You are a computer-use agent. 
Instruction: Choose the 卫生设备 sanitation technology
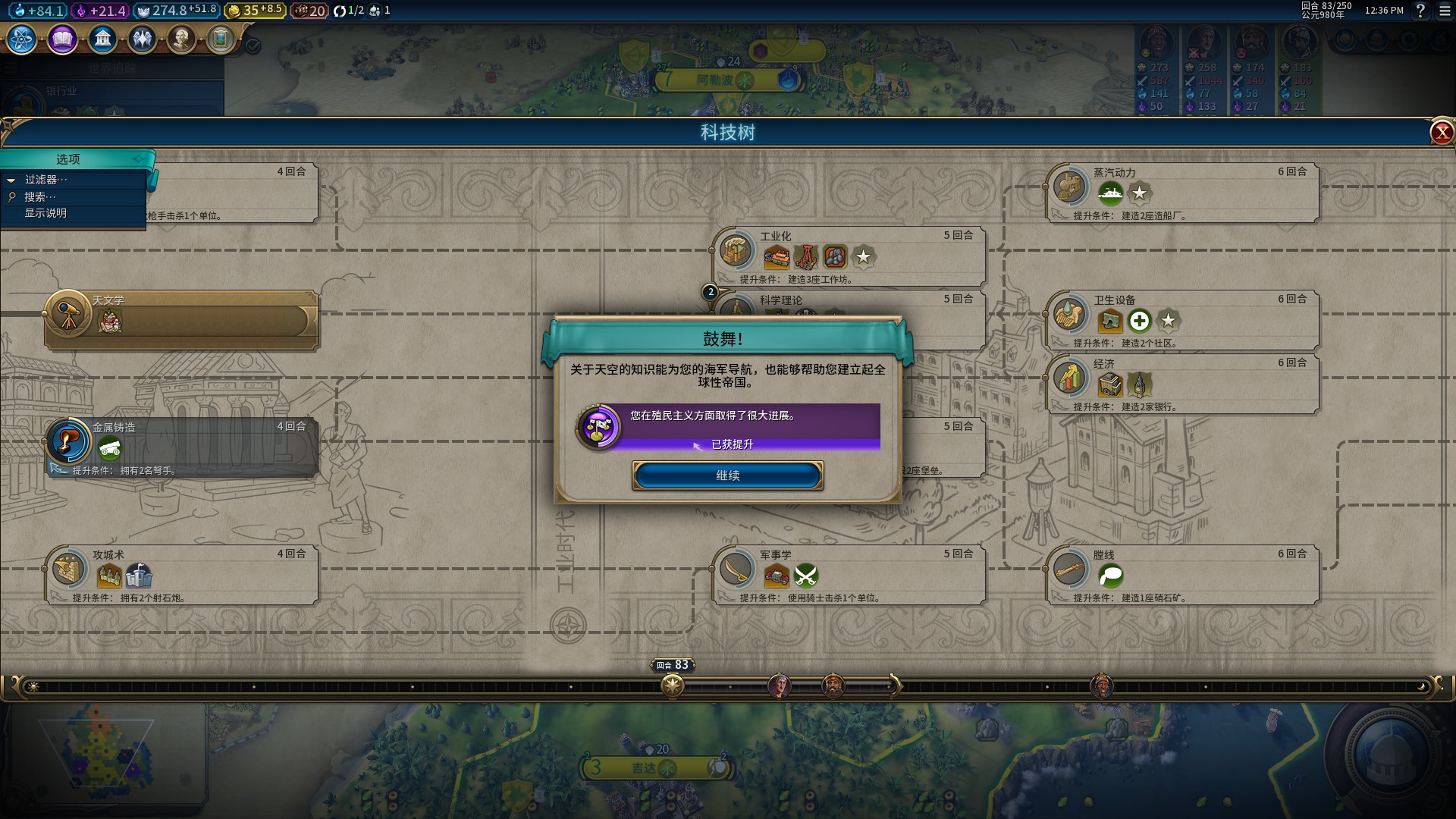pos(1181,319)
